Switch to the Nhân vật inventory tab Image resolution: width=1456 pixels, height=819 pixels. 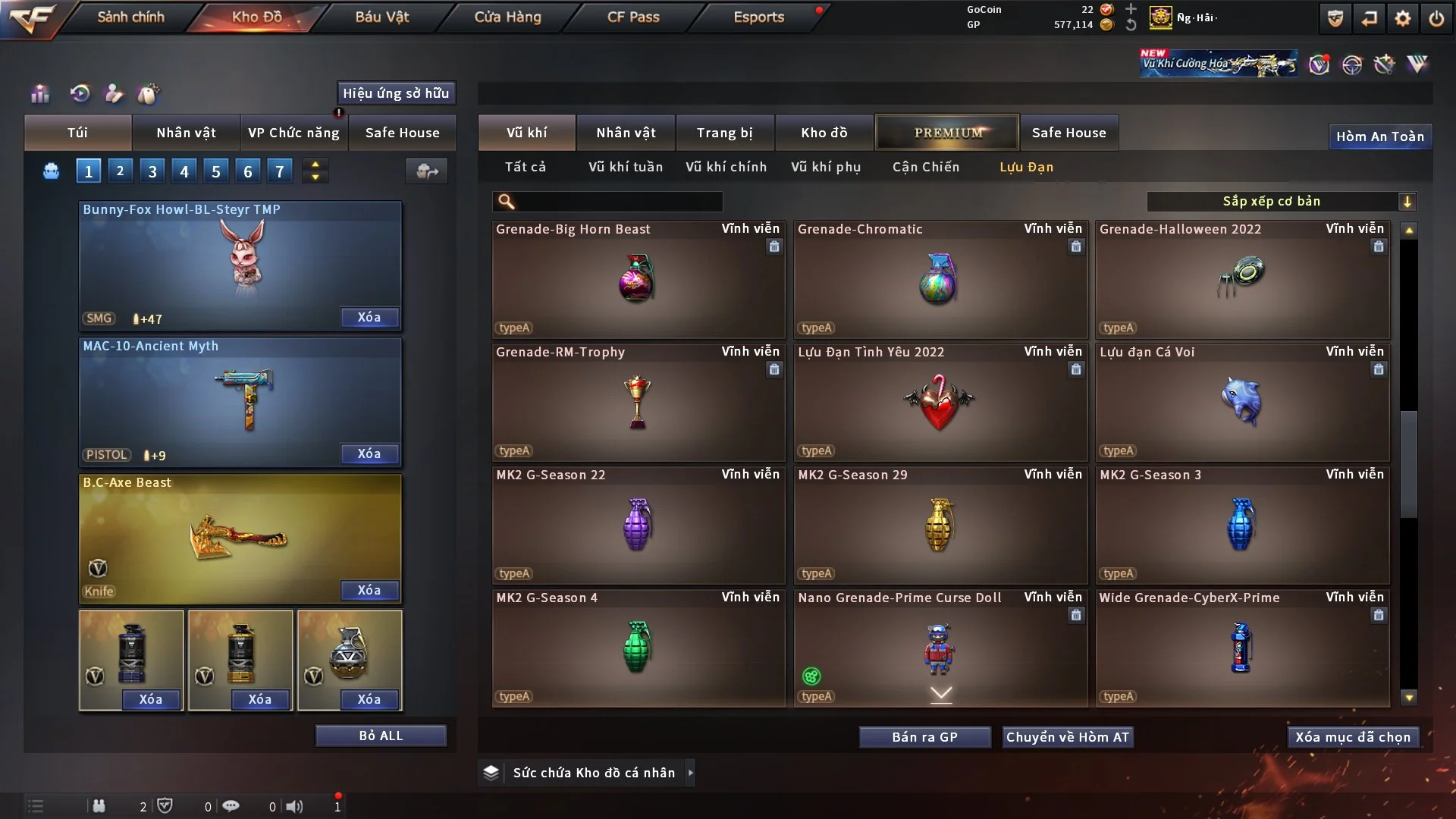click(x=626, y=133)
